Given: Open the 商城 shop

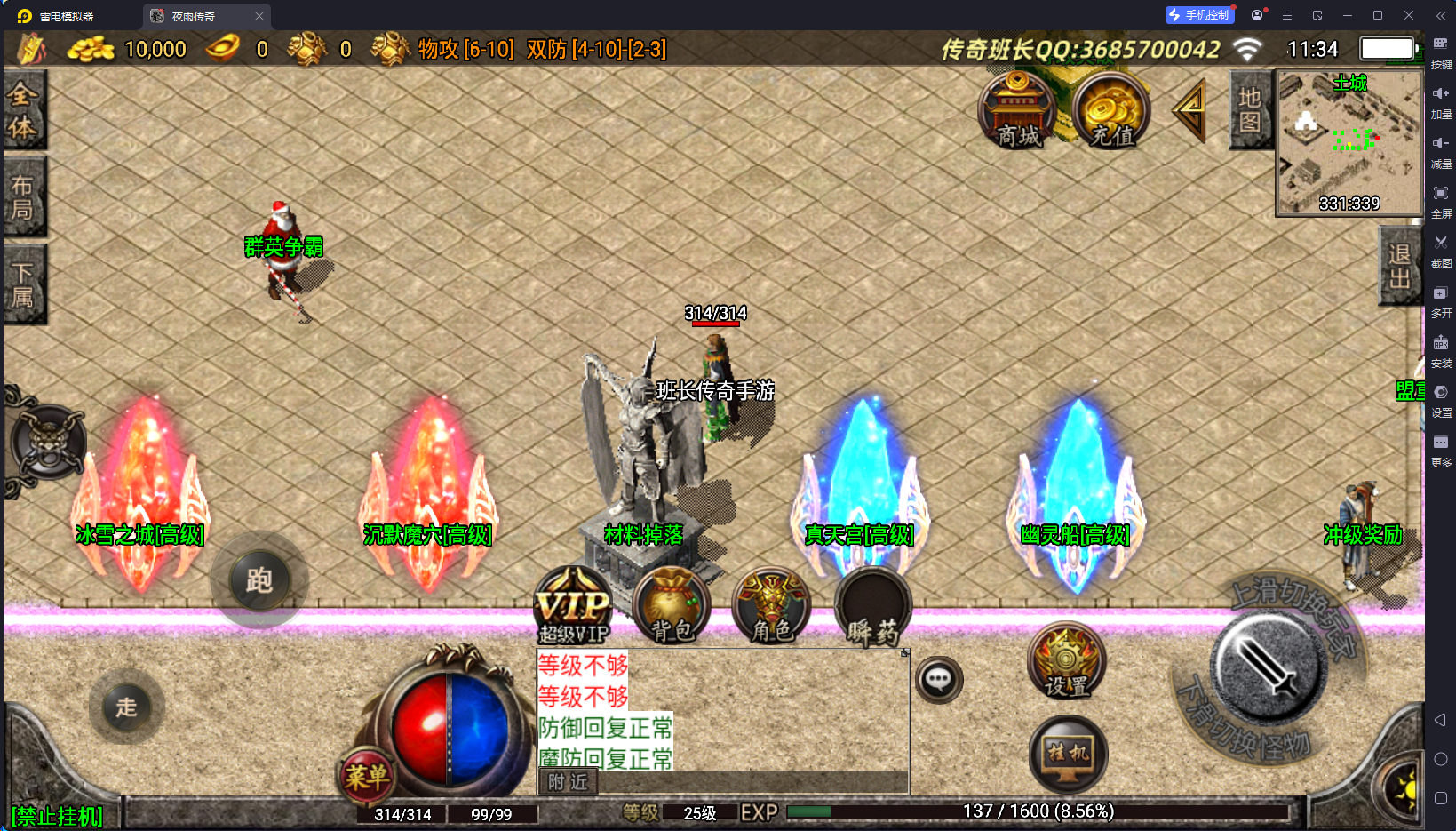Looking at the screenshot, I should point(1018,111).
